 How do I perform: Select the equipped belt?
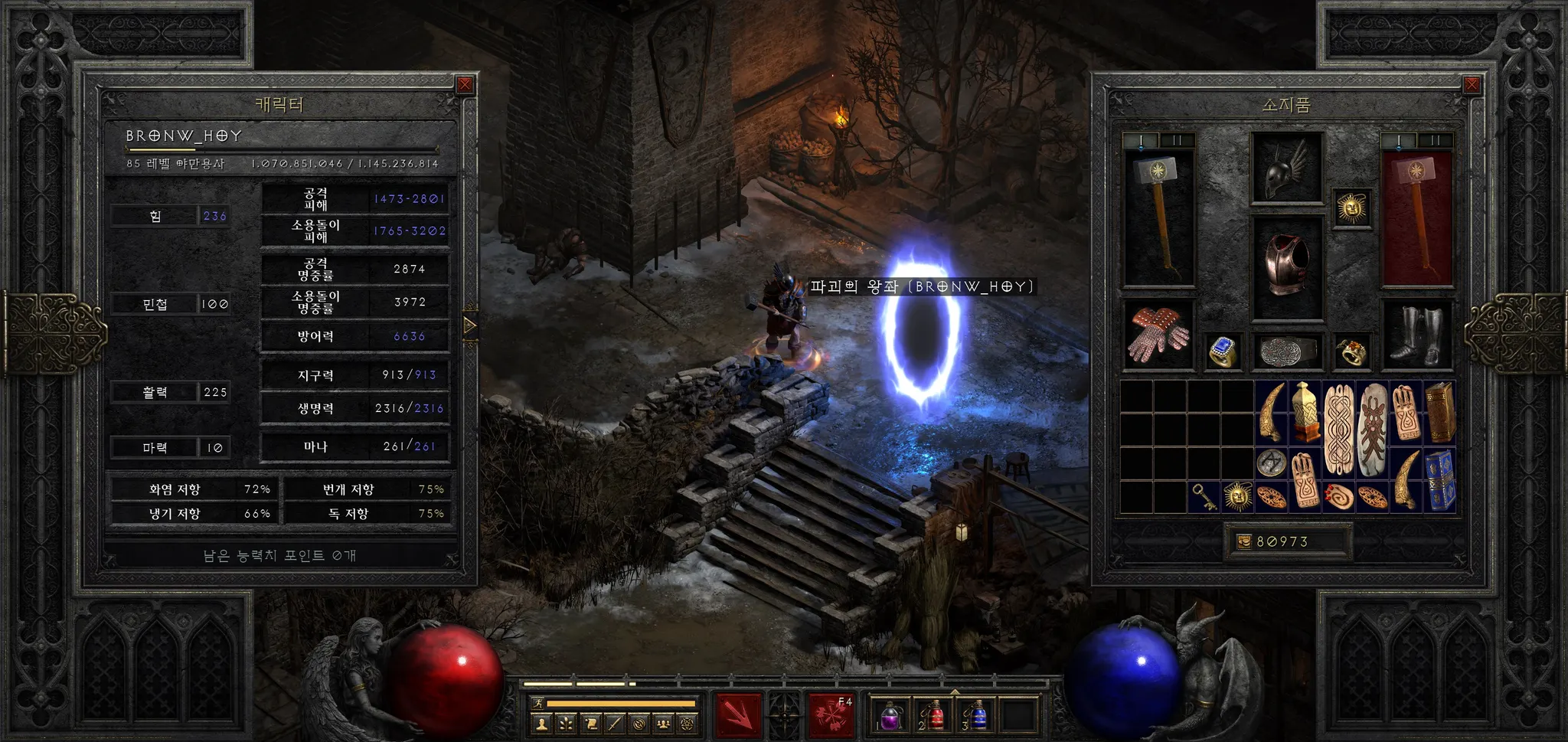click(1287, 352)
